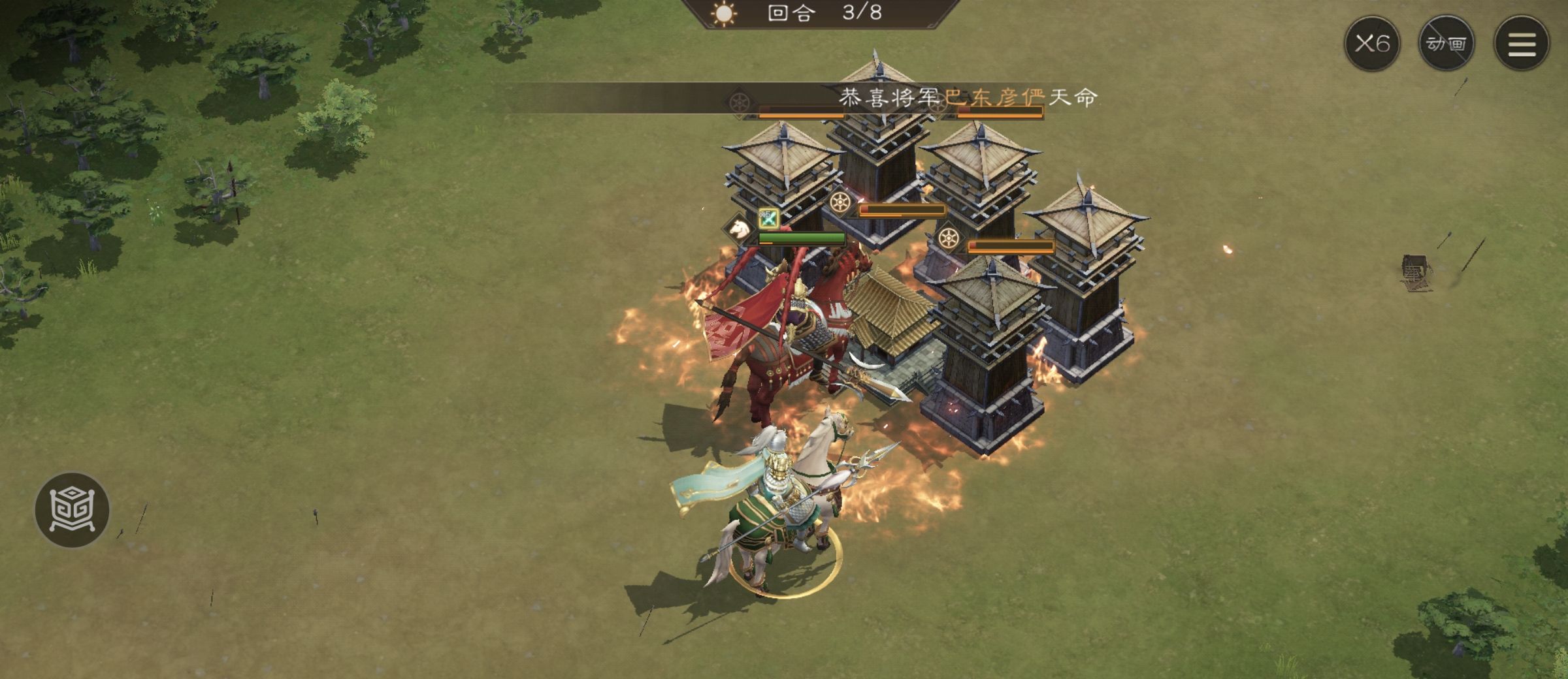Change the X6 battle speed
Image resolution: width=1568 pixels, height=679 pixels.
click(x=1371, y=44)
